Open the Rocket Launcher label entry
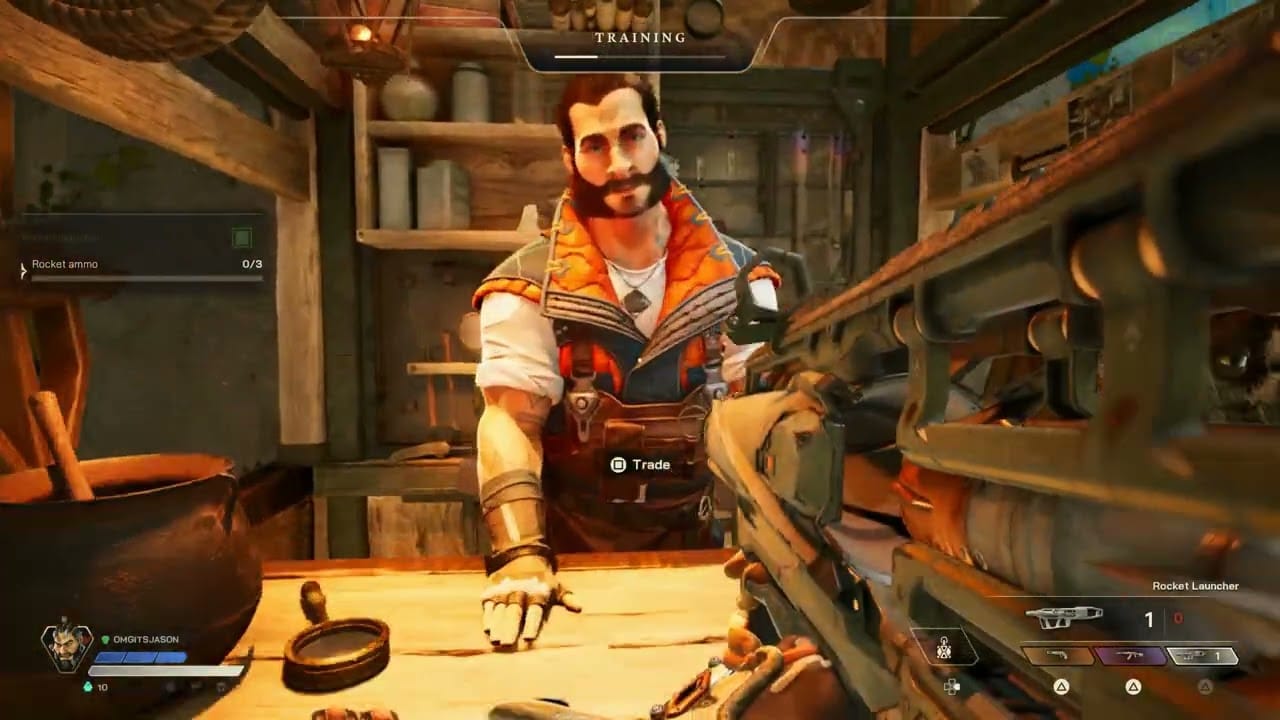 1196,586
